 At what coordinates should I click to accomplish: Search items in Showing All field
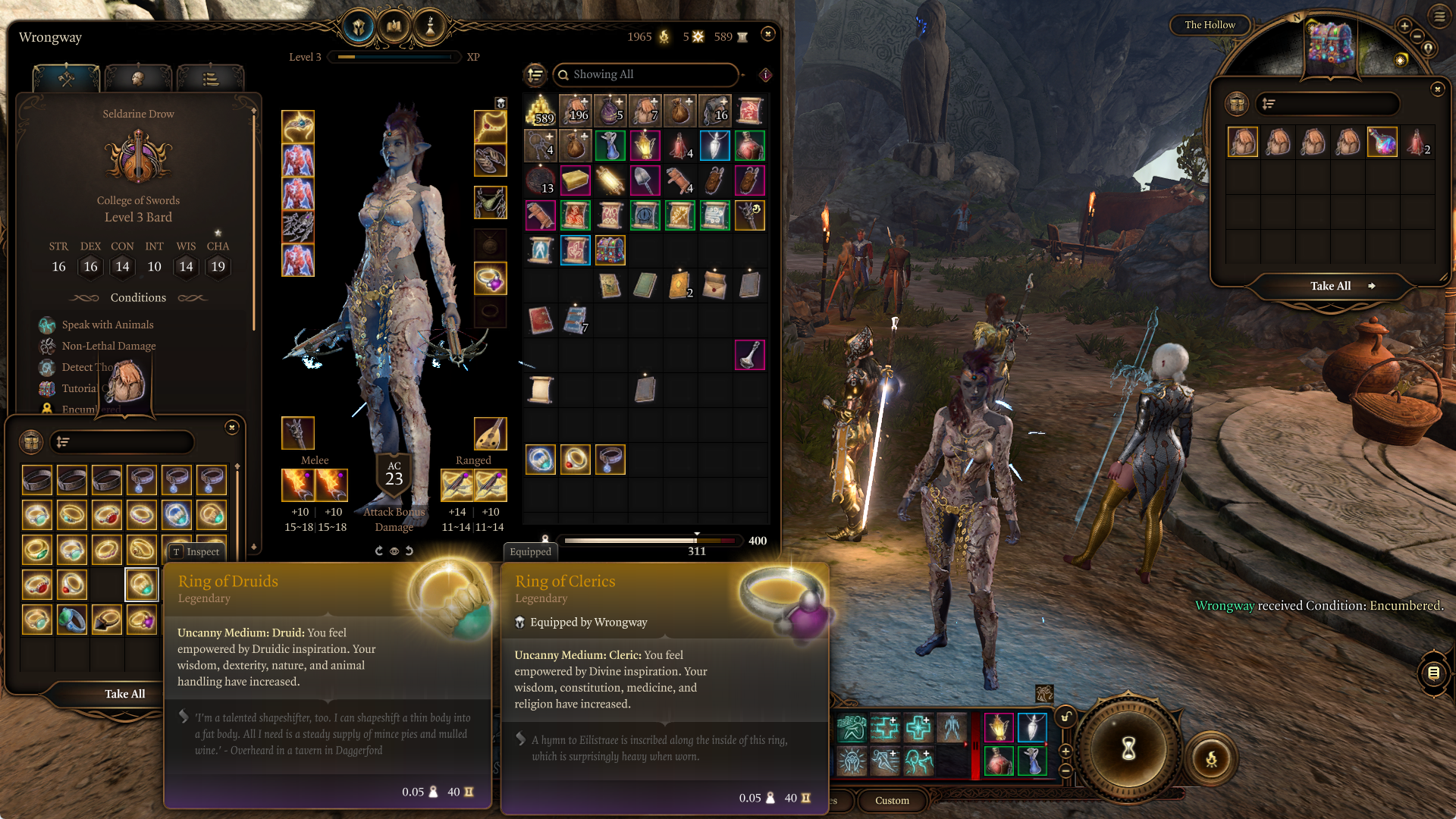(645, 74)
